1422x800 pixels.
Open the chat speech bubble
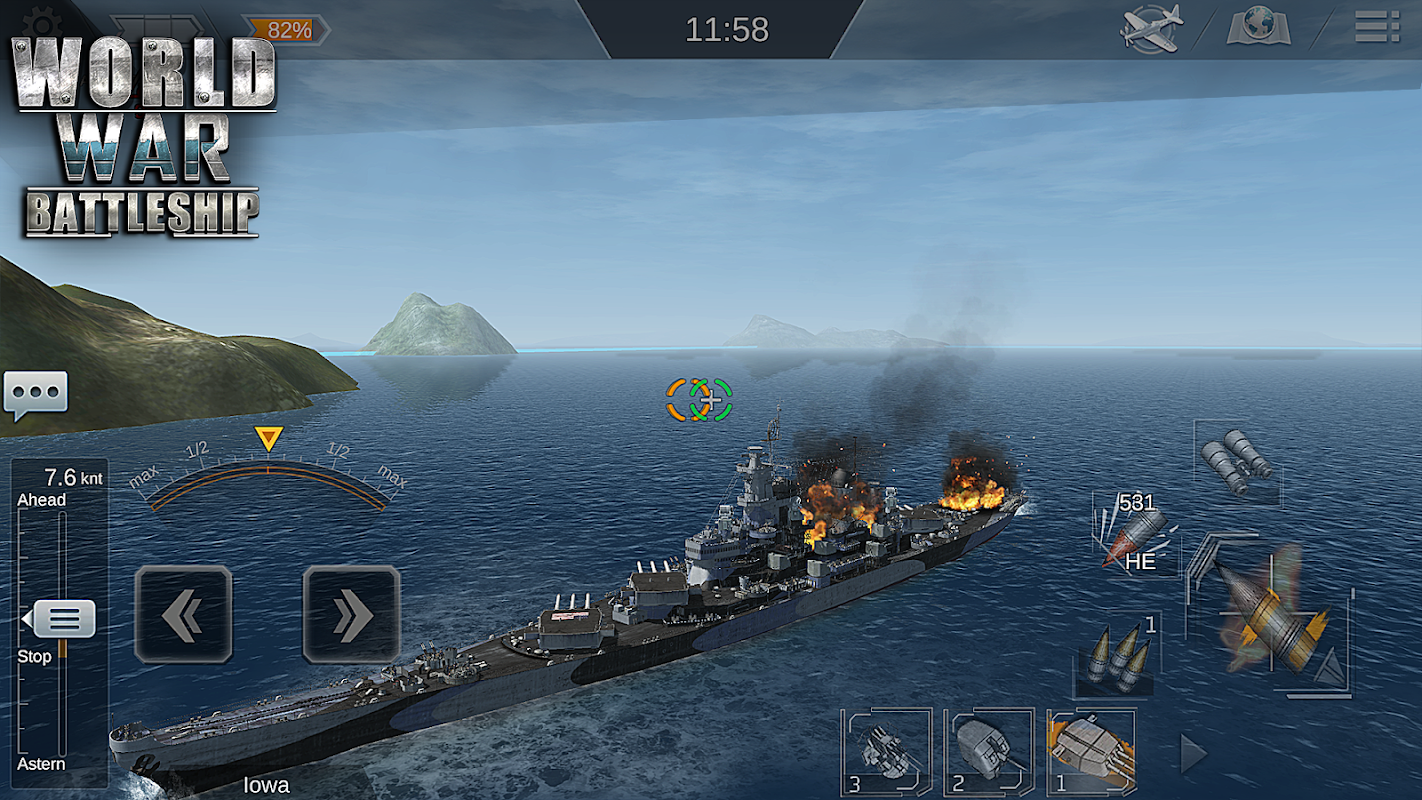(x=35, y=395)
